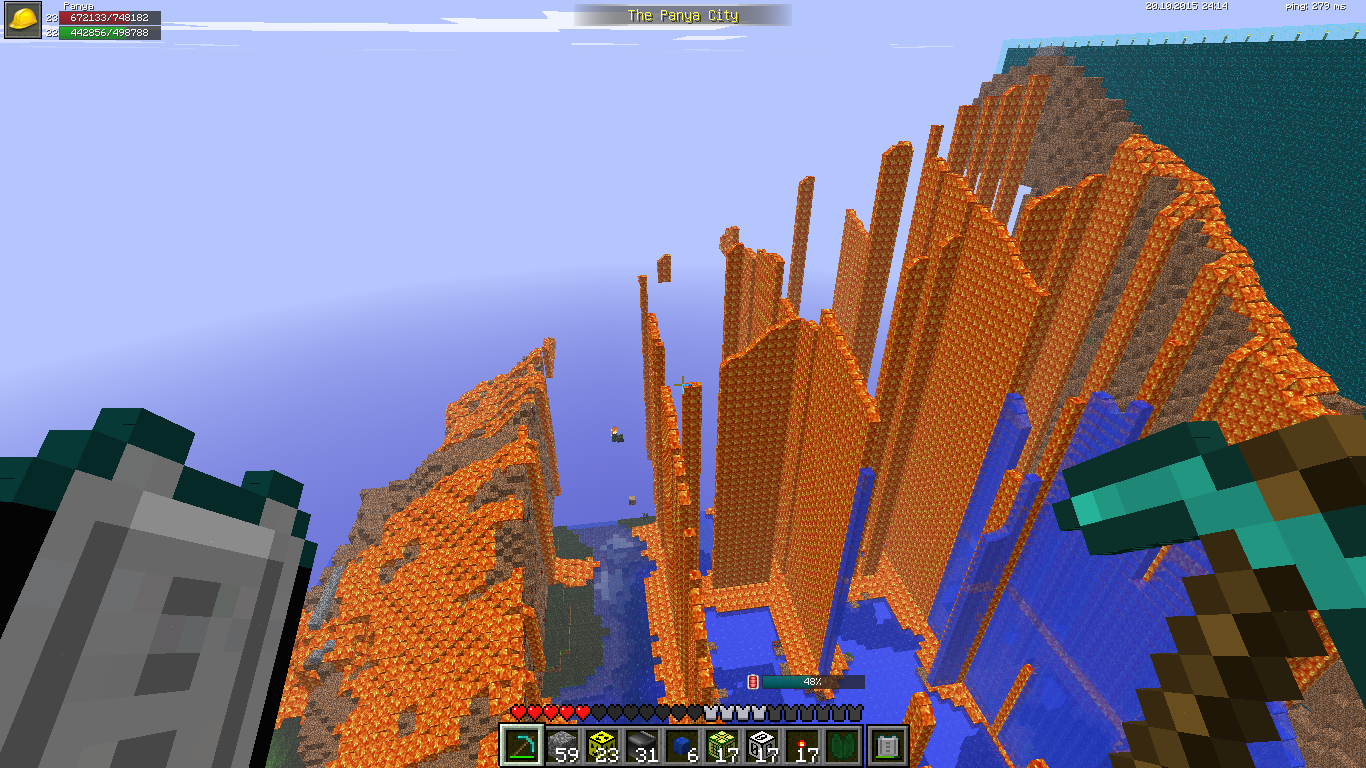The height and width of the screenshot is (768, 1366).
Task: Click The Panya City title banner
Action: (682, 15)
